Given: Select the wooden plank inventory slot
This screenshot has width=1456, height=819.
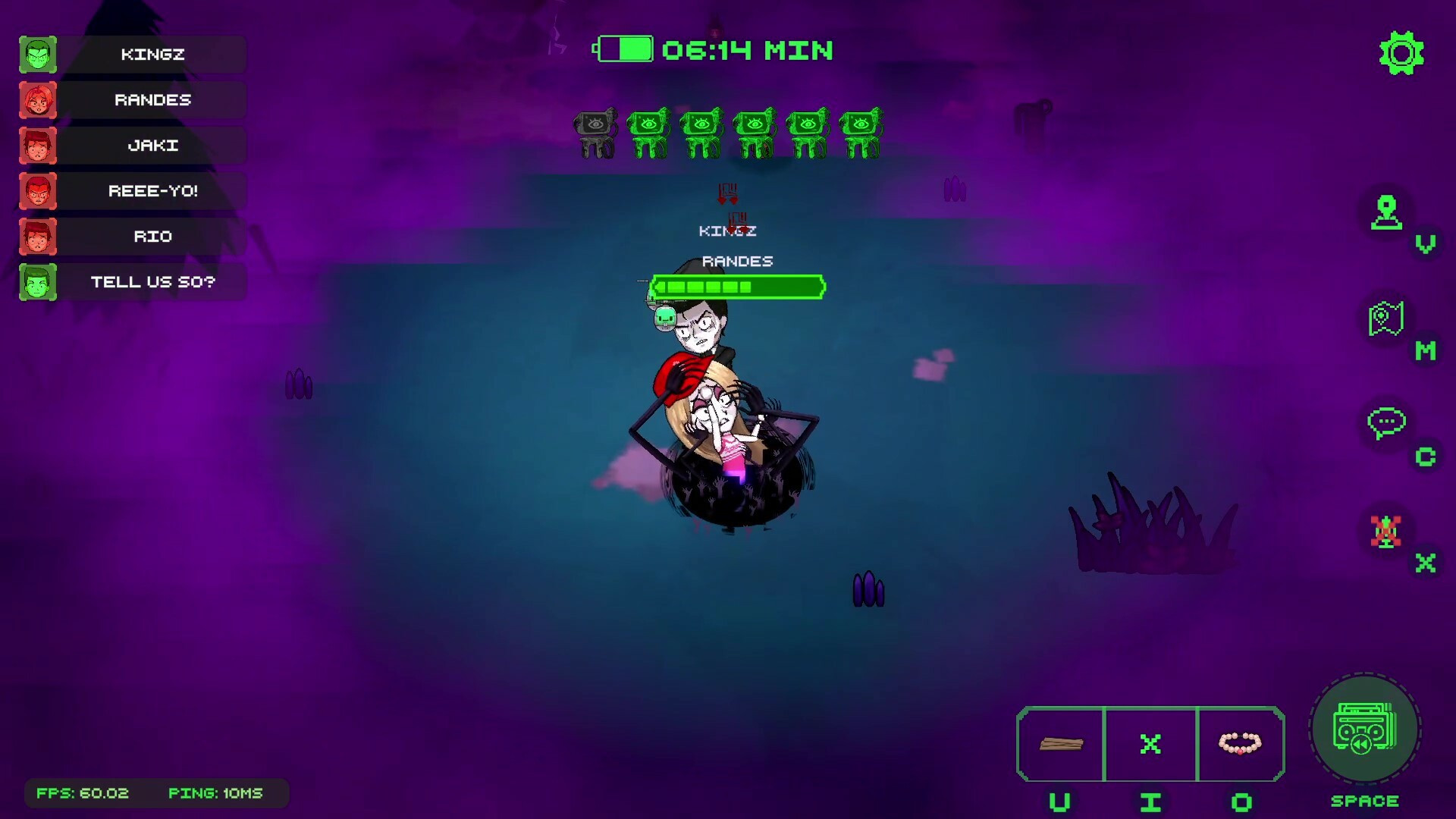Looking at the screenshot, I should [1061, 744].
